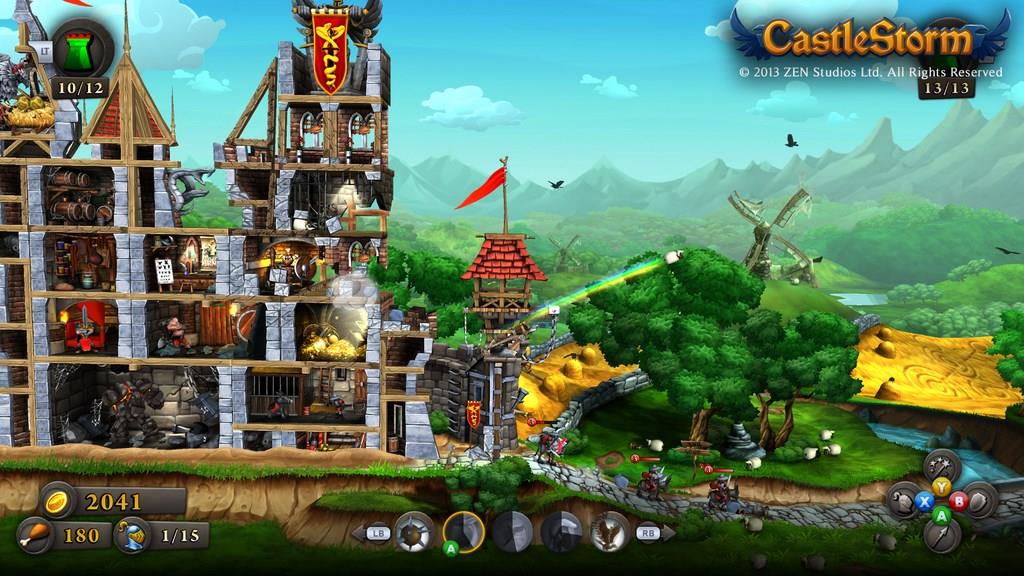Choose the gold-ringed selected ammo slot
The image size is (1024, 576).
[464, 532]
